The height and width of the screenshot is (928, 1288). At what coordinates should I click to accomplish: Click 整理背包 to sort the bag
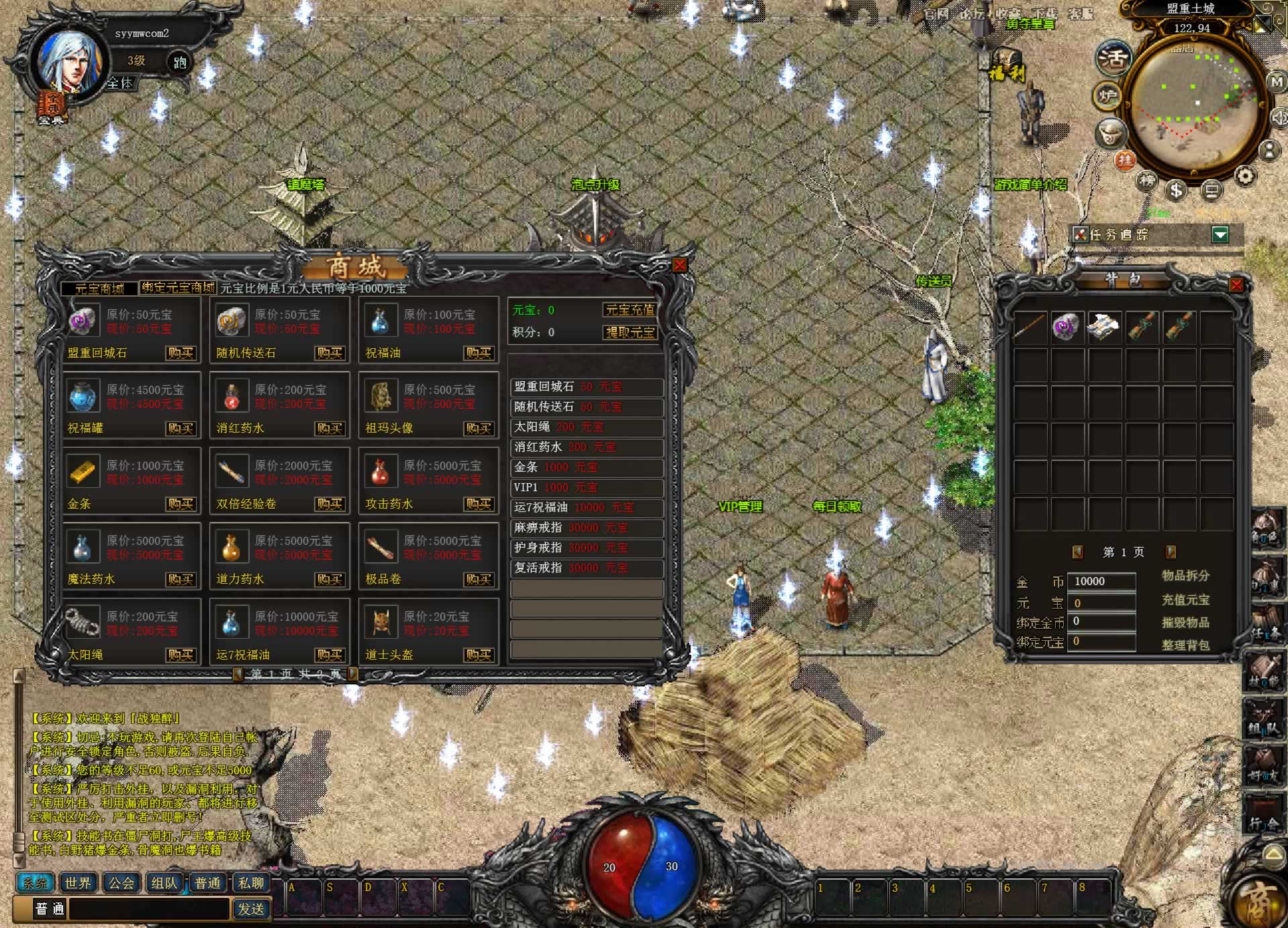[1185, 645]
